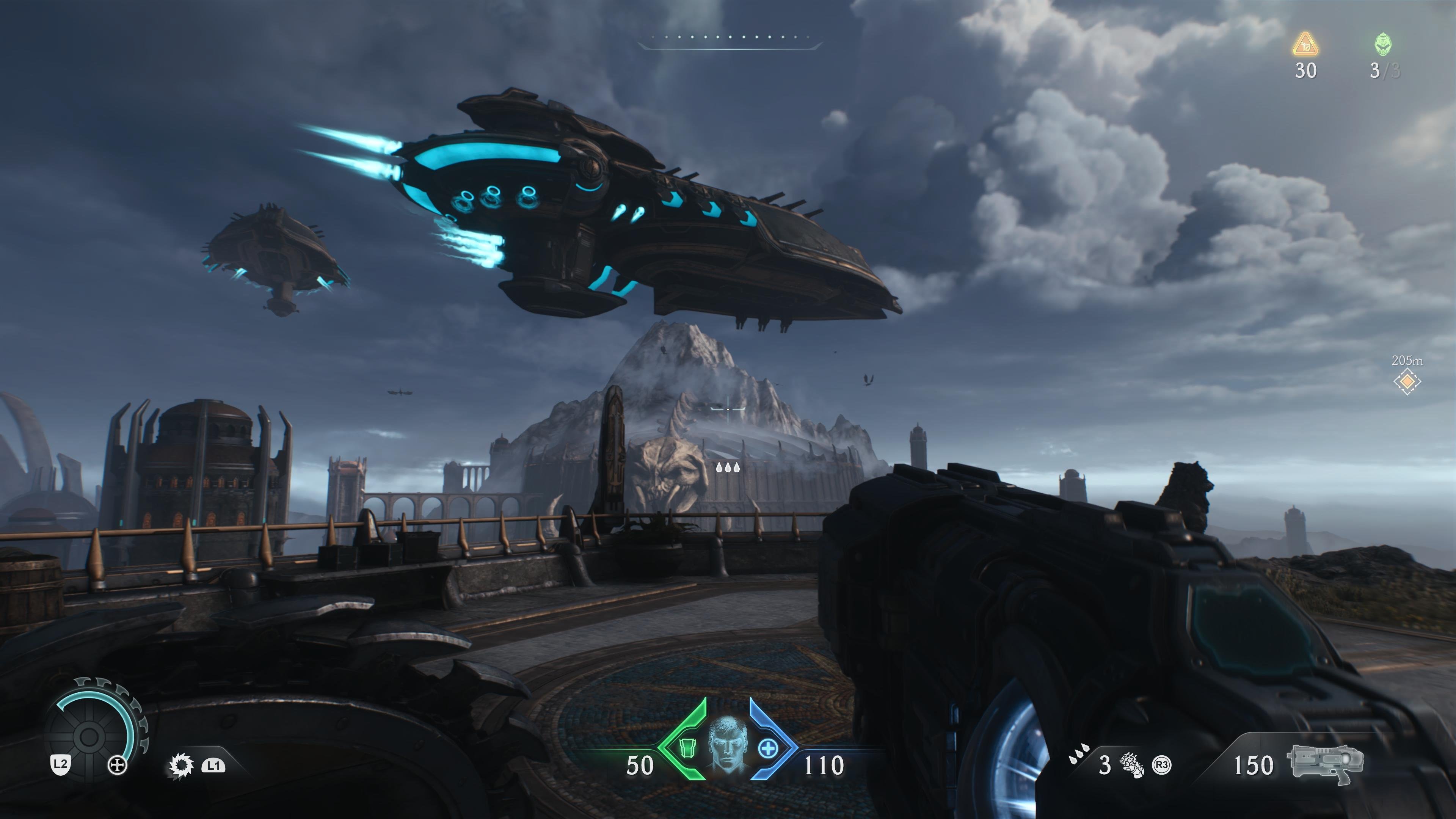Click the compass bar at top
This screenshot has width=1456, height=819.
coord(729,39)
